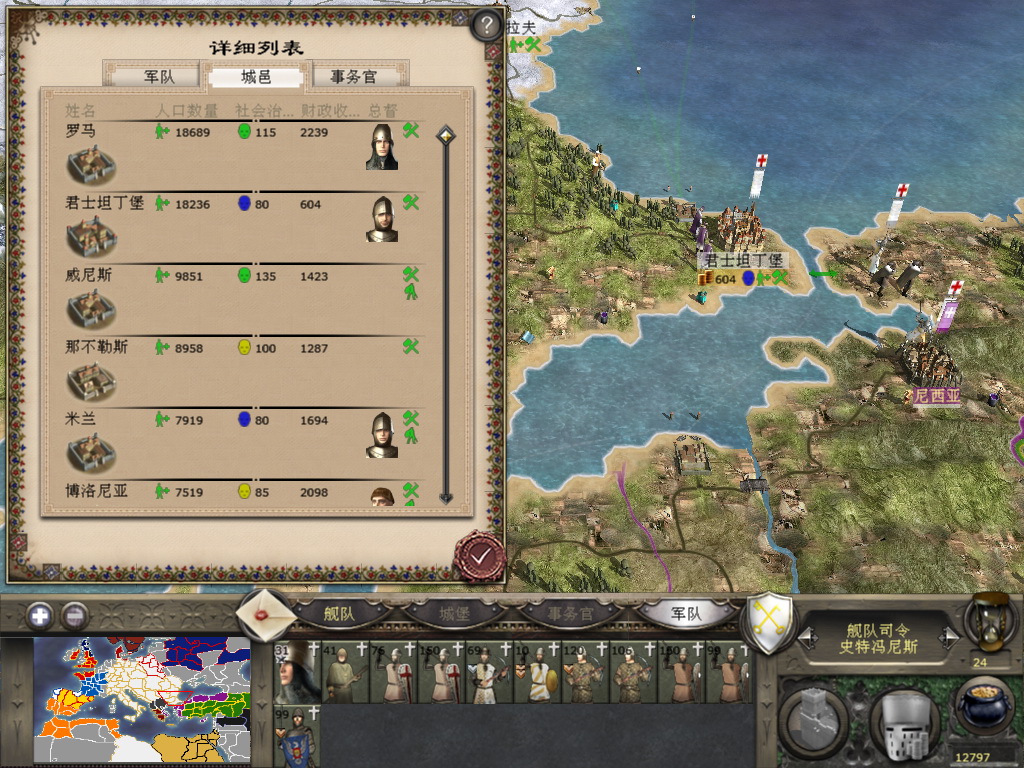Click the settlement list scroll-down arrow
Screen dimensions: 1024x768
(x=446, y=497)
